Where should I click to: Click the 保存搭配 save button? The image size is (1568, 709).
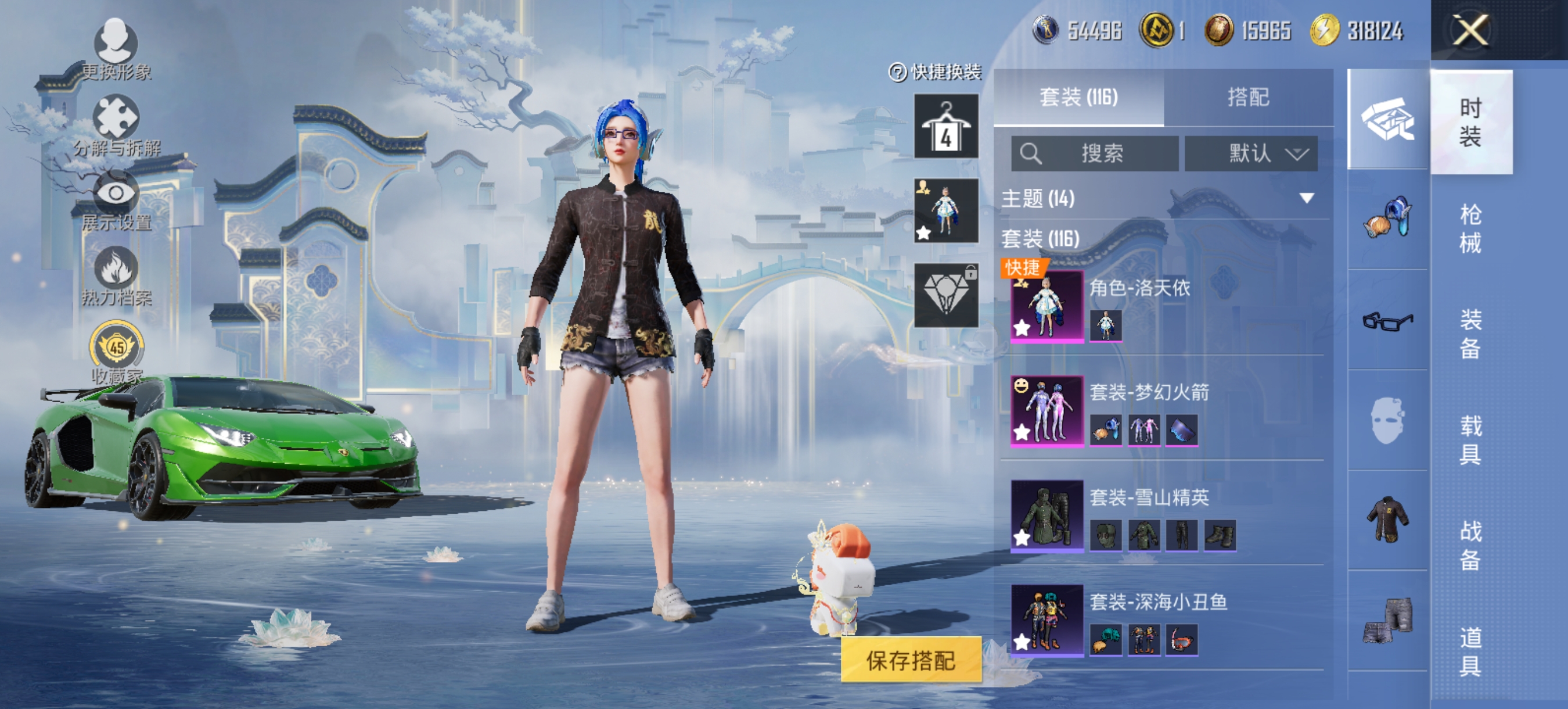click(x=911, y=660)
